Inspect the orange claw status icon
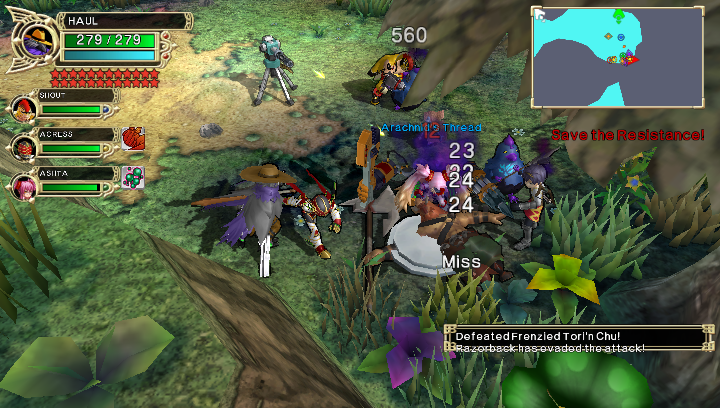The width and height of the screenshot is (720, 408). [x=133, y=139]
